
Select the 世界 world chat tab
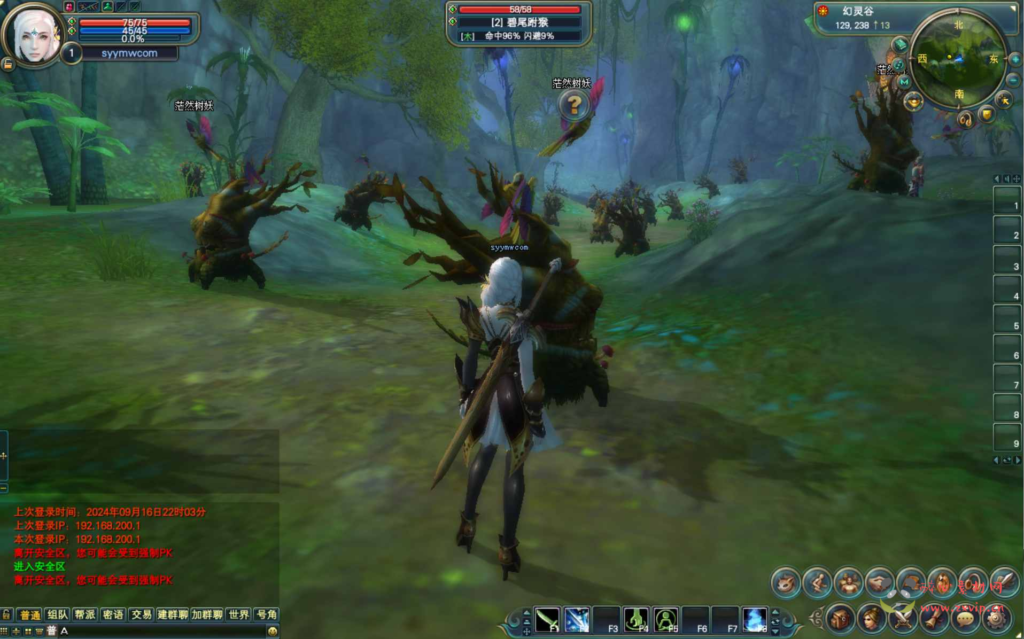[238, 614]
